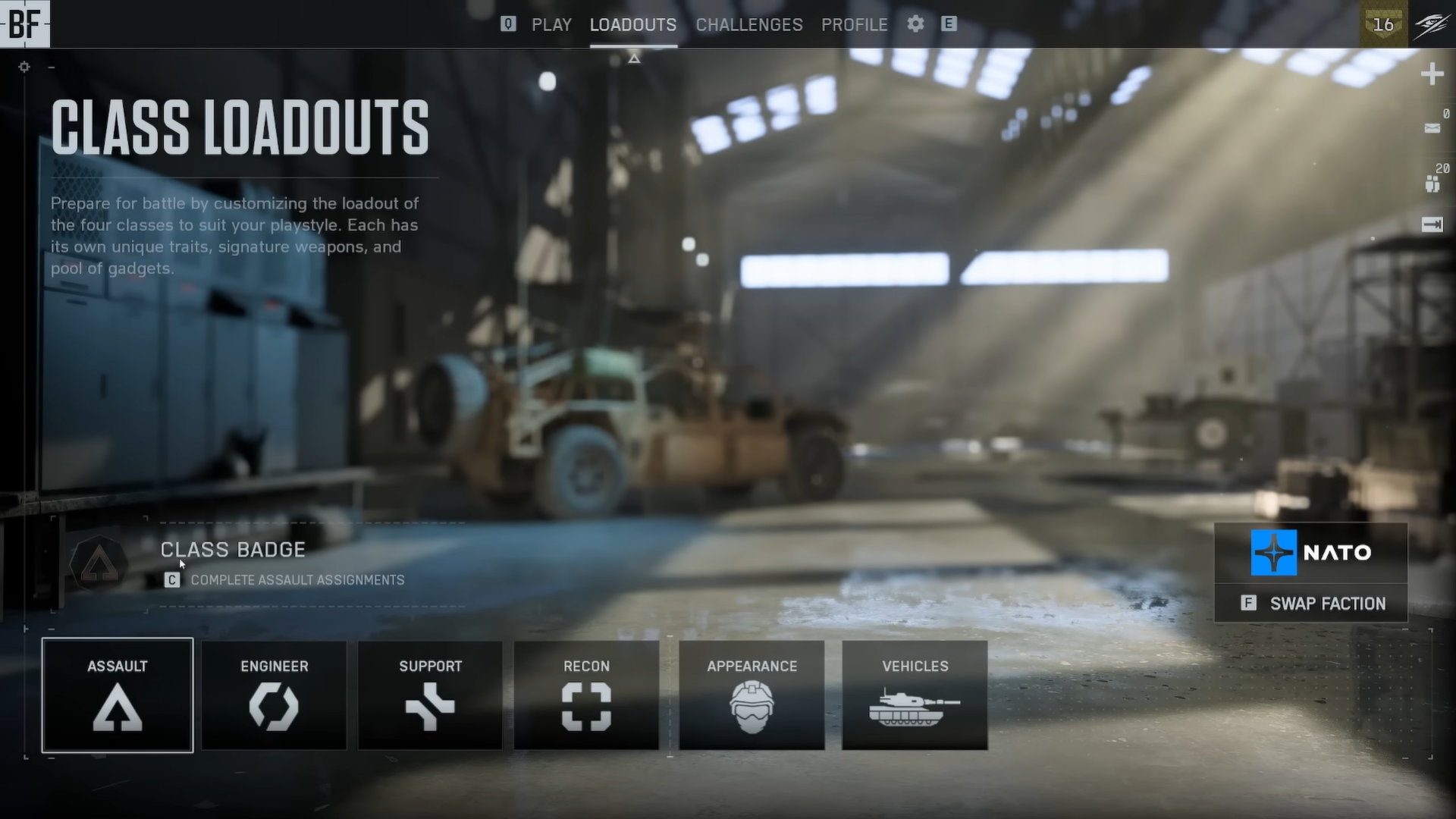The image size is (1456, 819).
Task: Open the Vehicles loadout tile
Action: [x=915, y=695]
